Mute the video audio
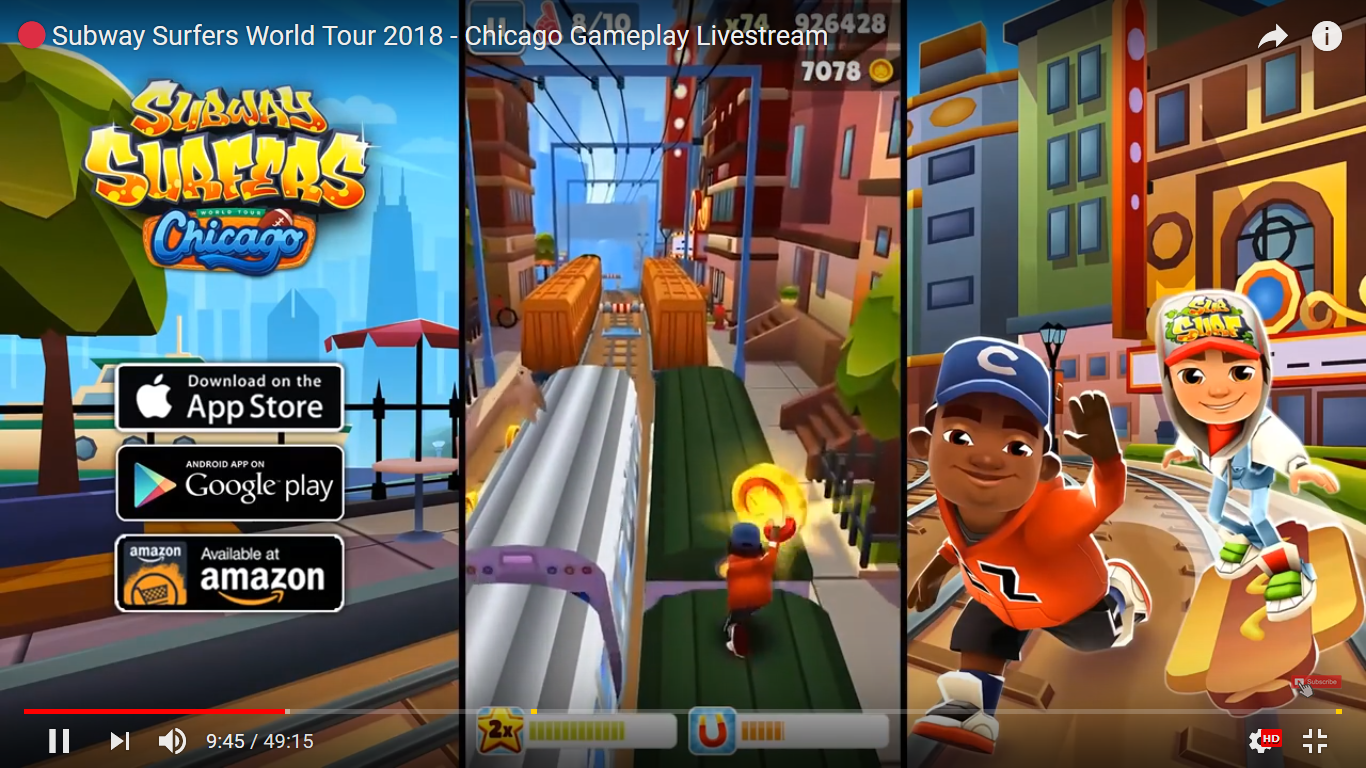The image size is (1366, 768). pyautogui.click(x=172, y=741)
